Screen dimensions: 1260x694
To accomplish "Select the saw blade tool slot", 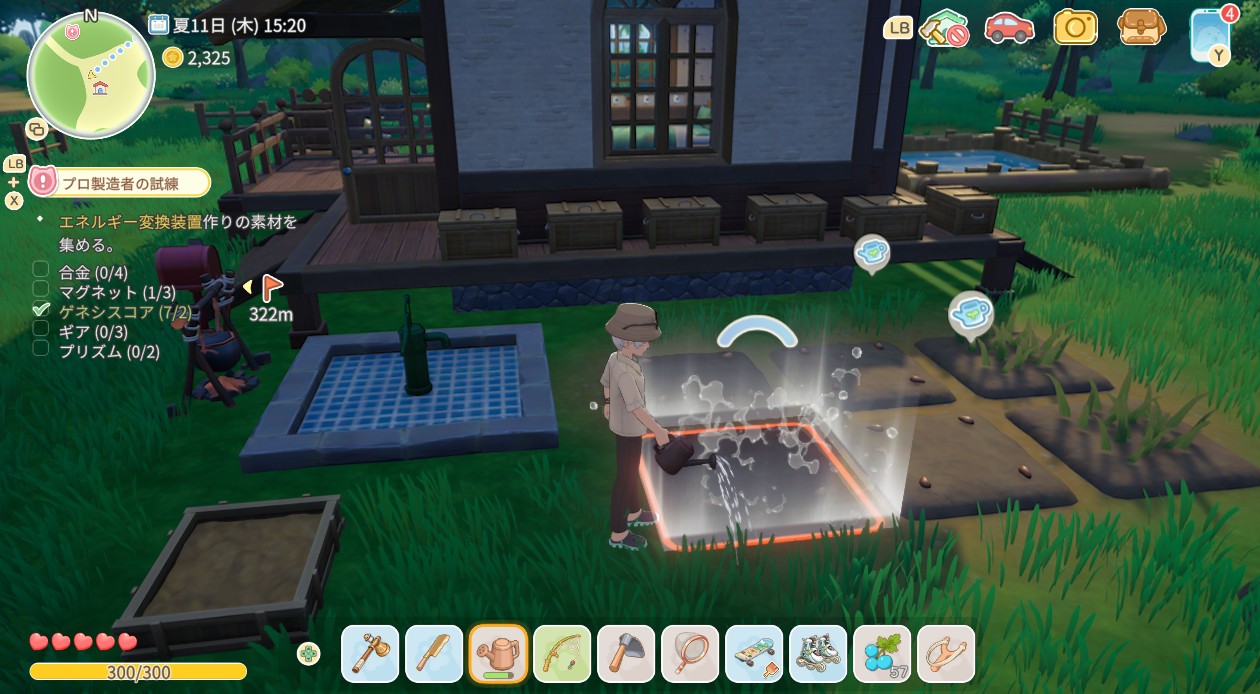I will (434, 654).
